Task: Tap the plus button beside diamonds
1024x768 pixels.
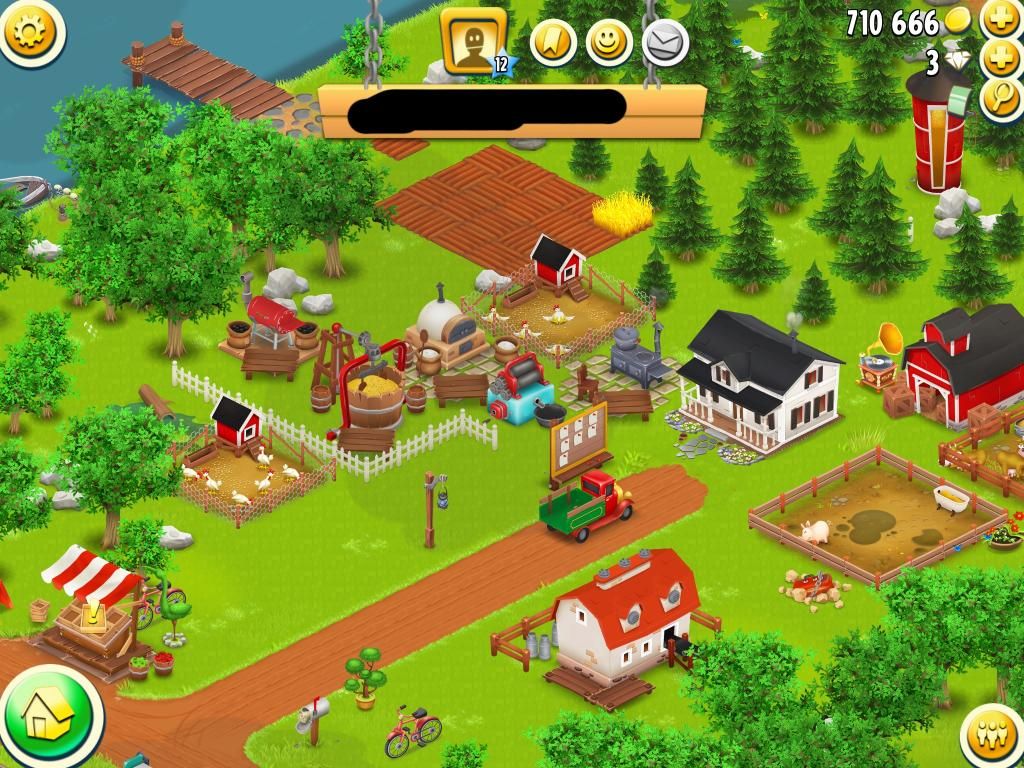Action: (1000, 59)
